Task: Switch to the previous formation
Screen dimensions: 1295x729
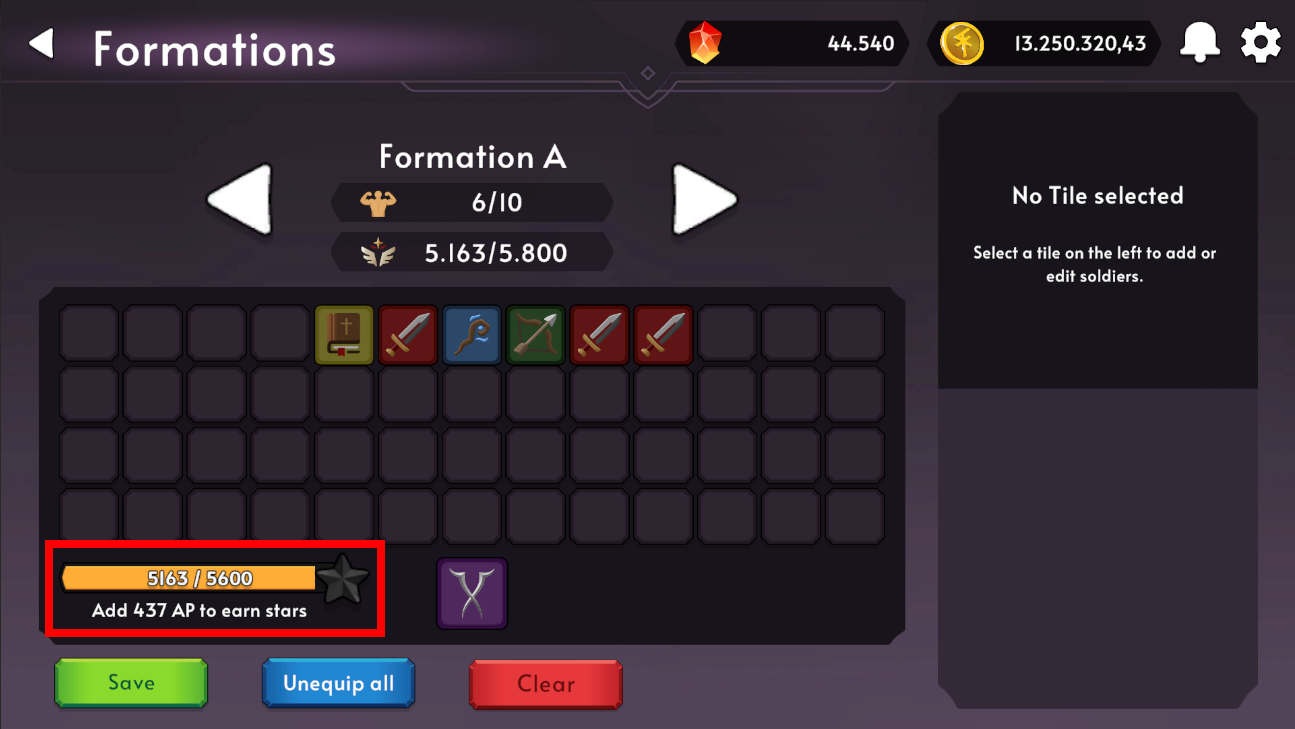Action: pos(240,199)
